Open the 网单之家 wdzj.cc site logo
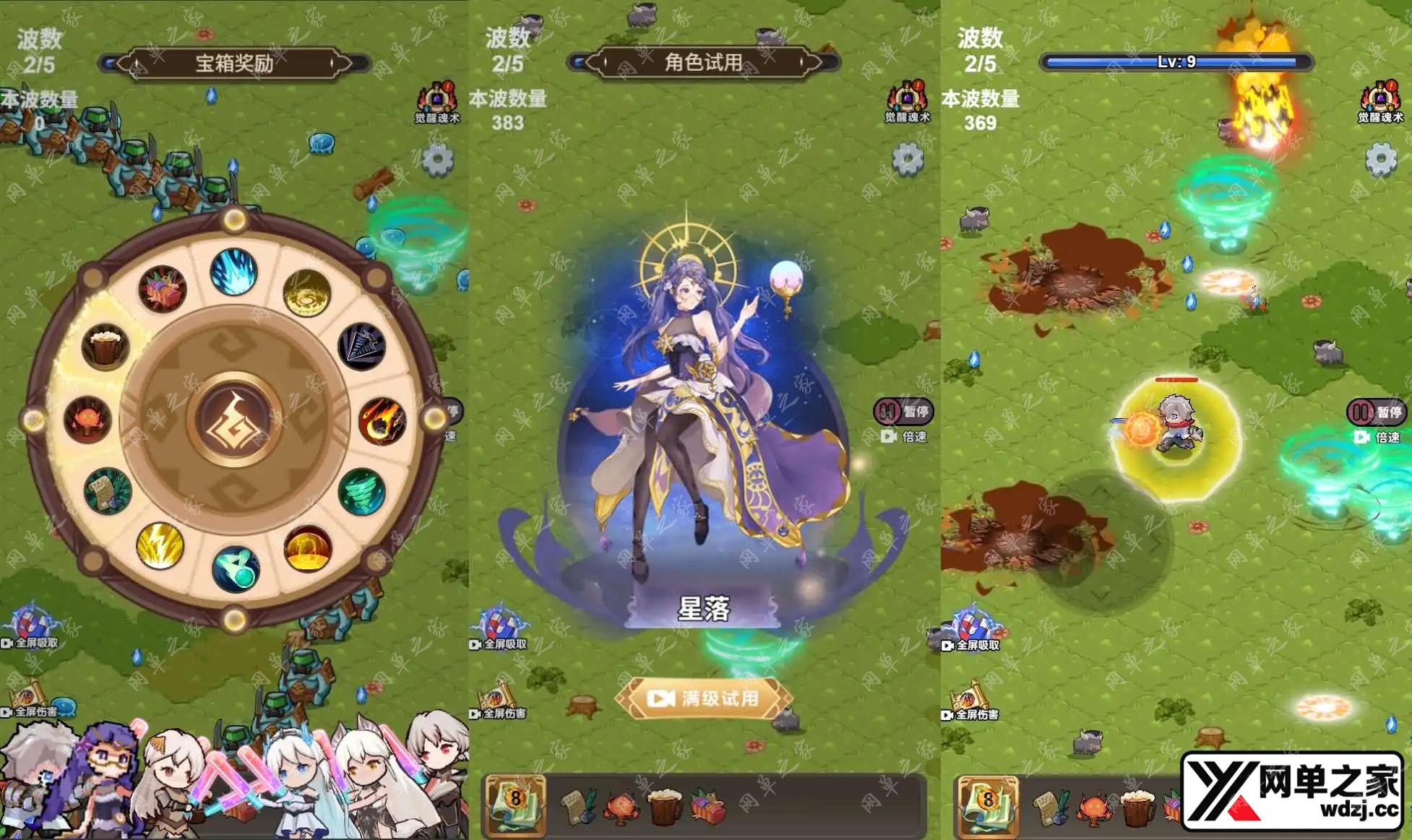Screen dimensions: 1412x840 [1292, 792]
